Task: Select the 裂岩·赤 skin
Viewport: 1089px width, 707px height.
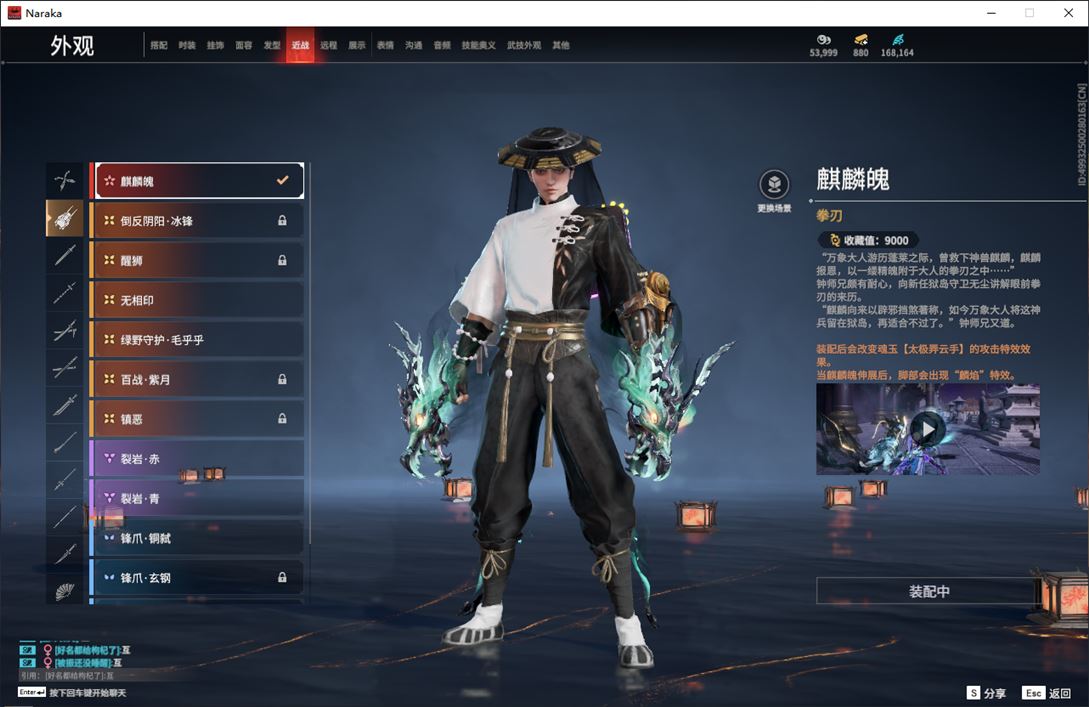Action: [x=198, y=459]
